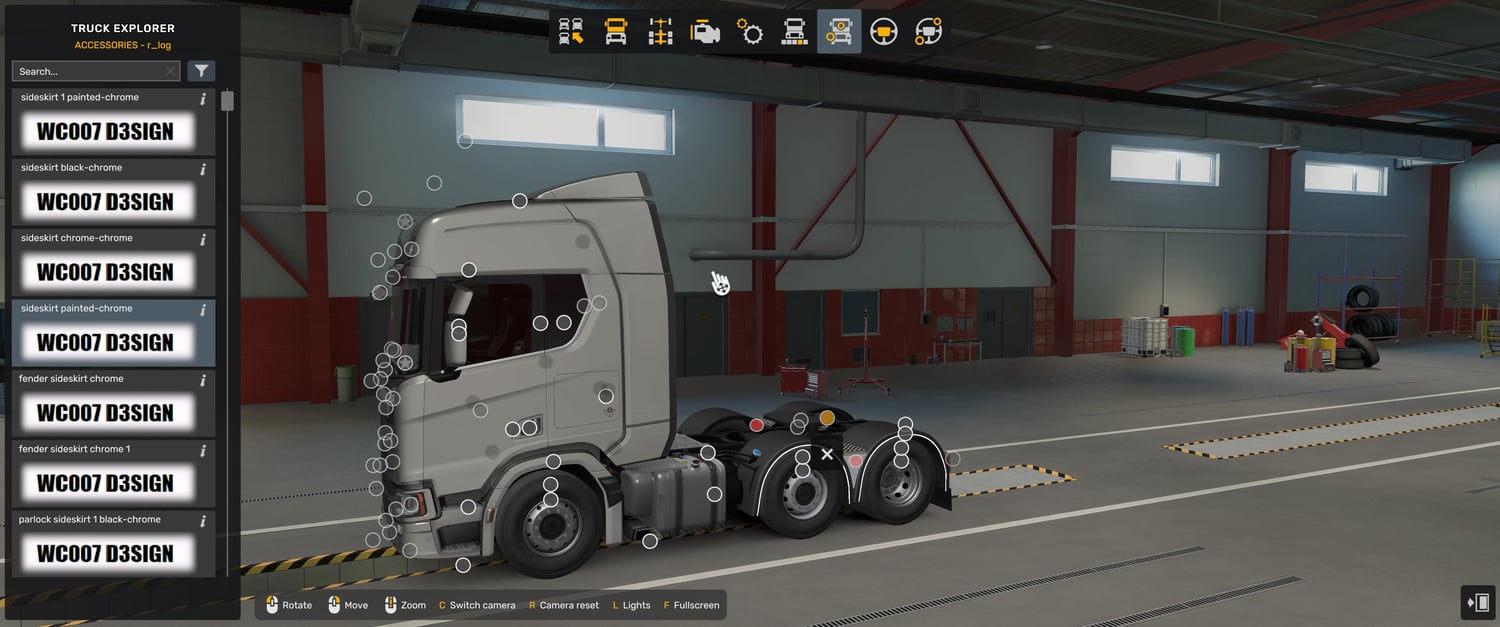This screenshot has width=1500, height=627.
Task: Open the truck selection toolbar icon
Action: coord(571,32)
